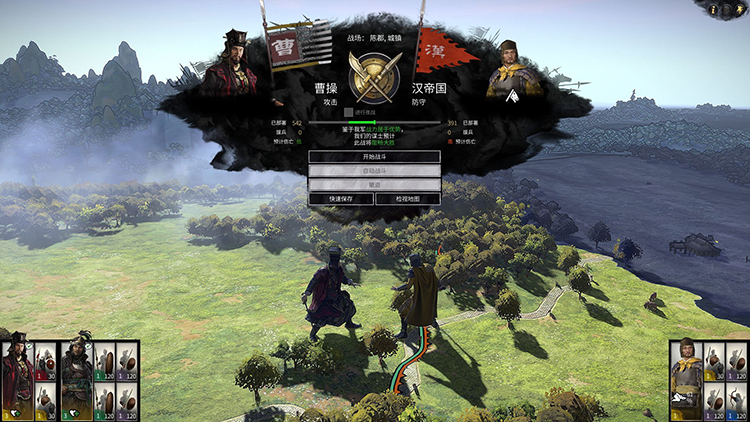Quick save with 快速保存 button
Viewport: 750px width, 422px height.
click(341, 199)
